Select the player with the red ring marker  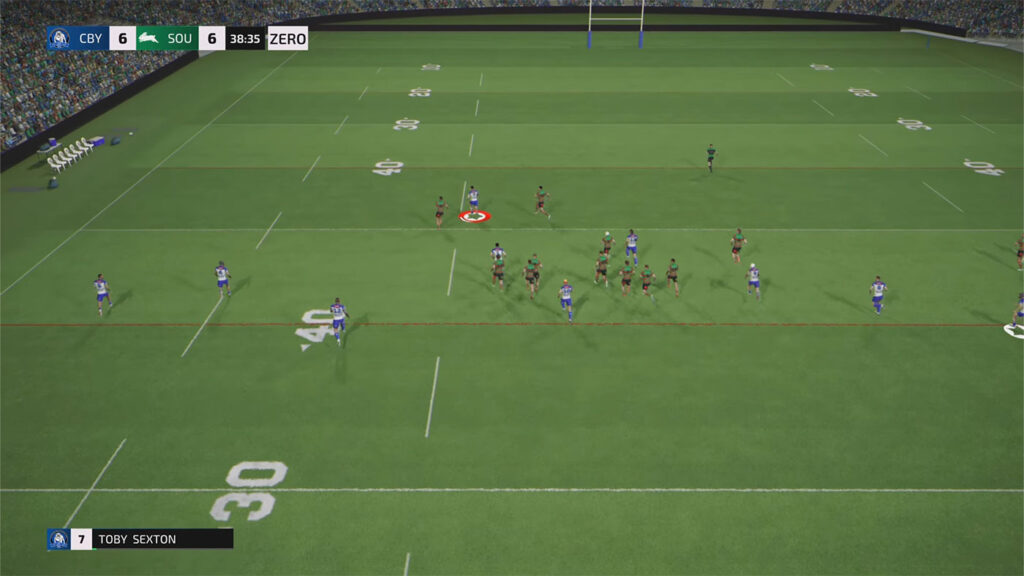(x=473, y=202)
